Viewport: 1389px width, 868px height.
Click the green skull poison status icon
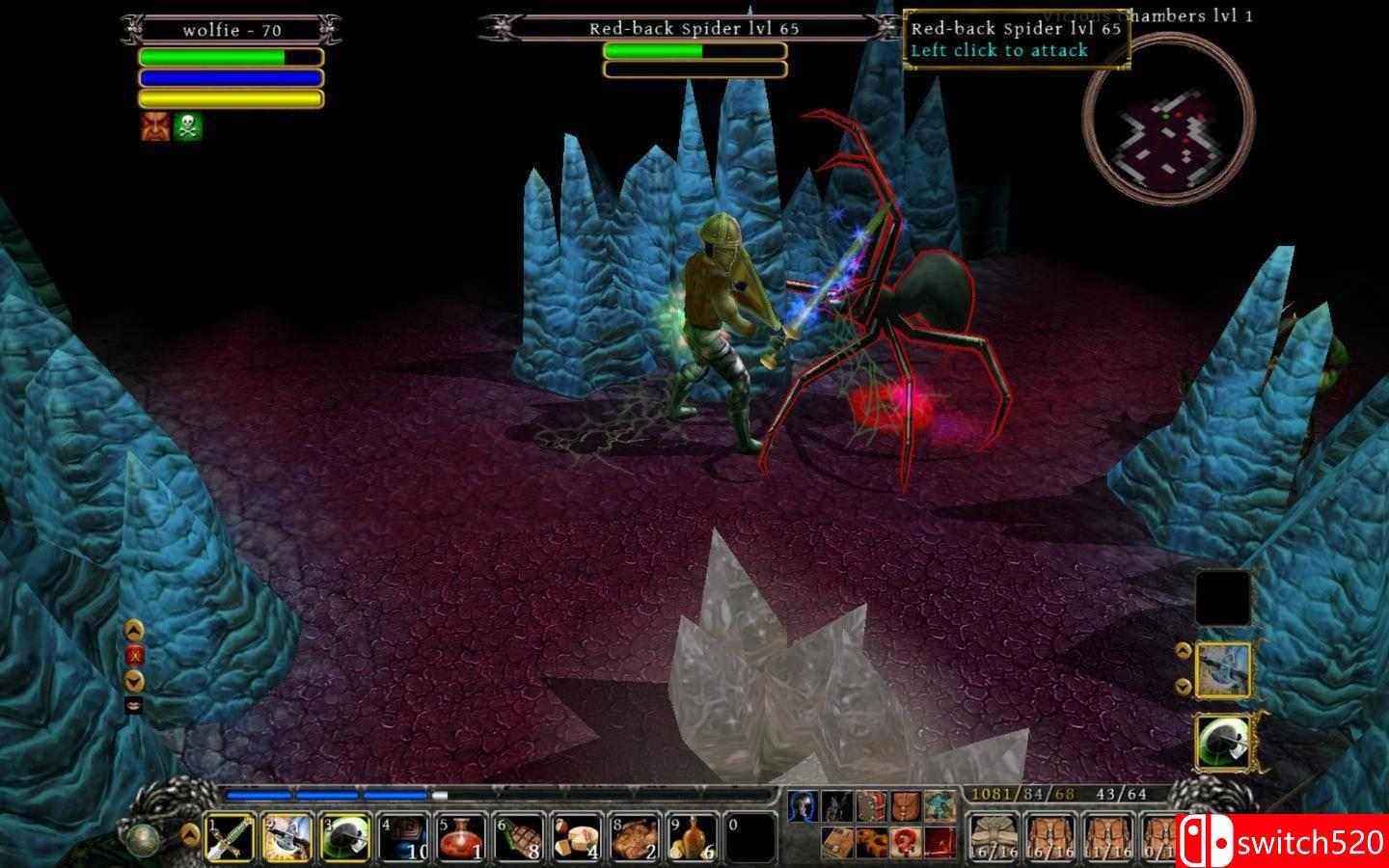189,126
